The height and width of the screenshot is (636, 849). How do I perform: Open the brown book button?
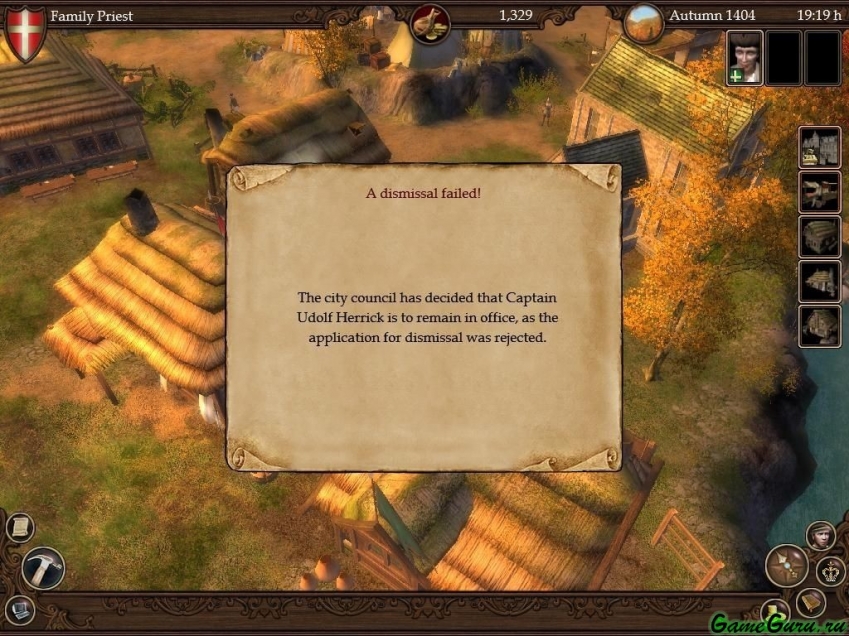point(810,601)
